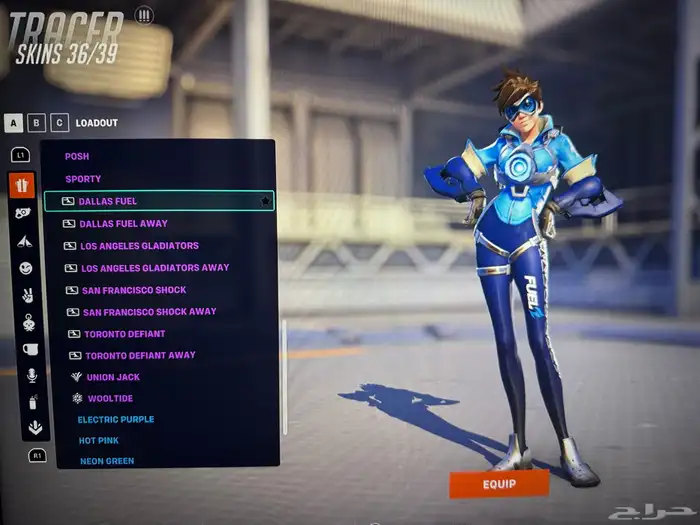Image resolution: width=700 pixels, height=525 pixels.
Task: Choose the Toronto Defiant Away skin
Action: tap(140, 355)
